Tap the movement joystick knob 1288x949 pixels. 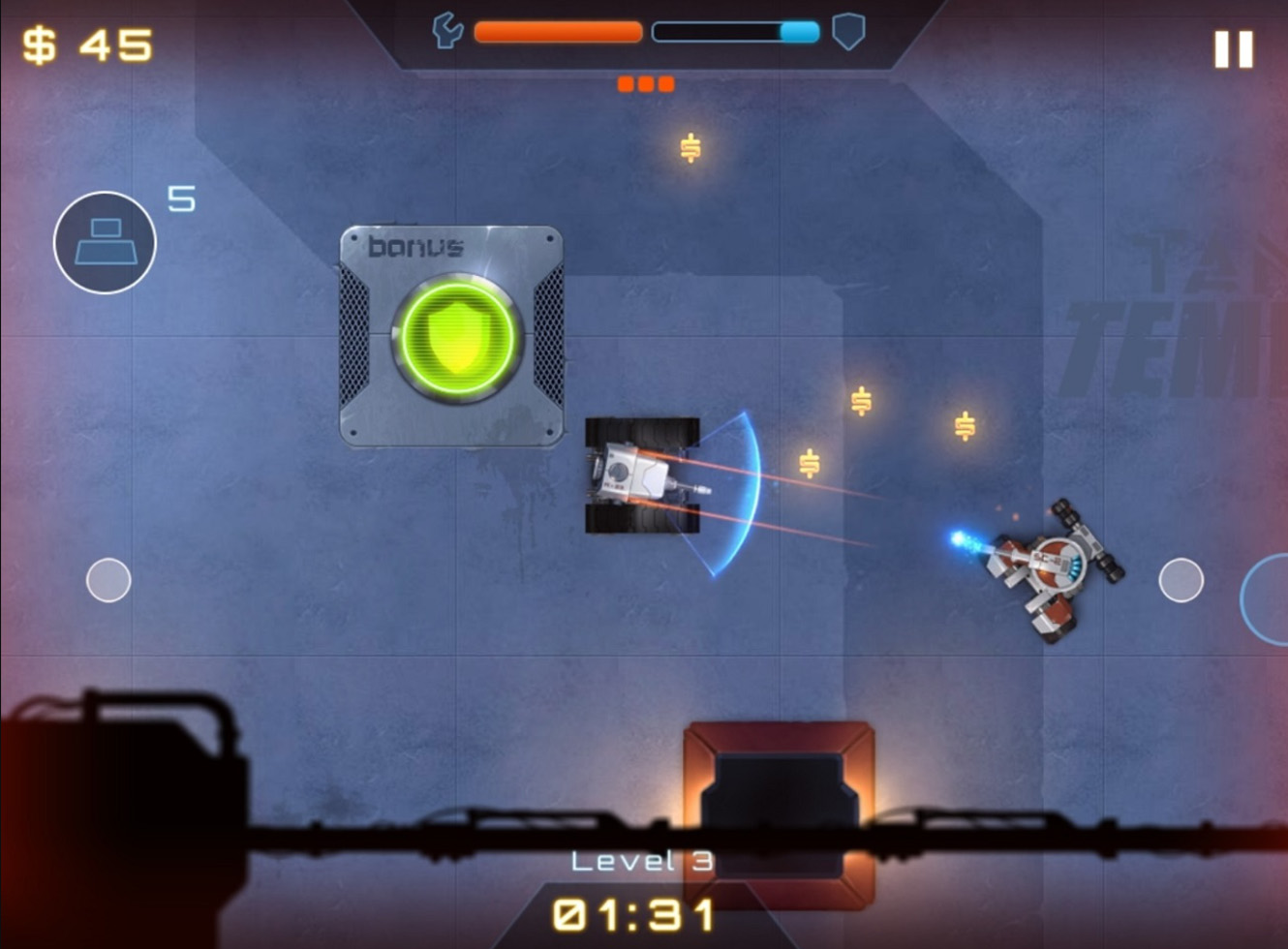point(108,580)
